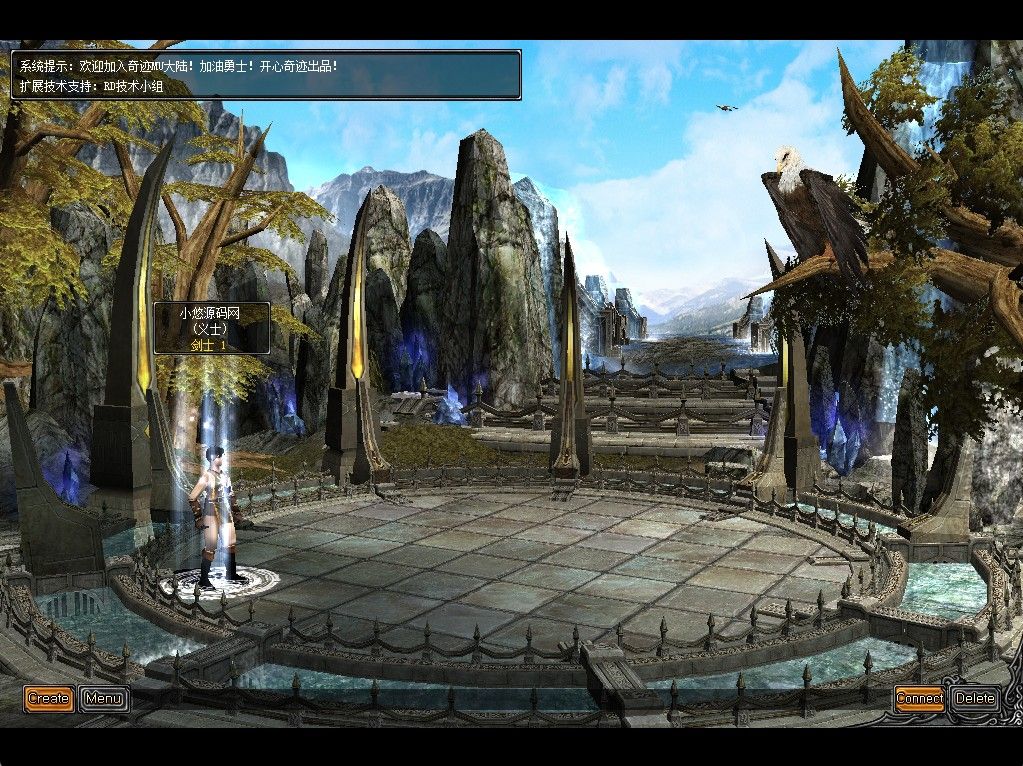Viewport: 1023px width, 766px height.
Task: Select the 小悠源码网 character nameplate
Action: 211,327
